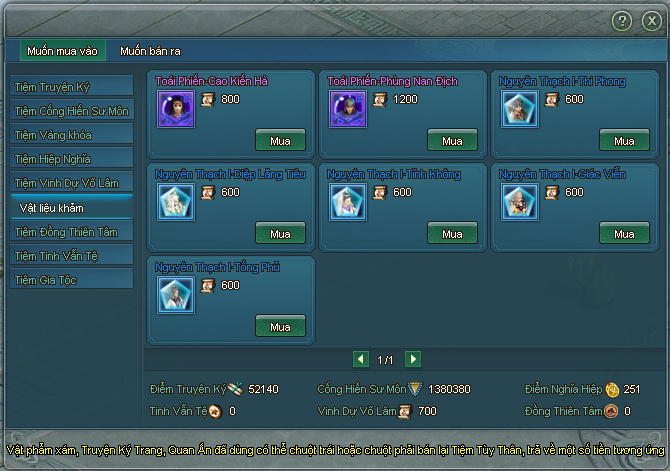Select the Vật liệu khảm category

pos(70,207)
